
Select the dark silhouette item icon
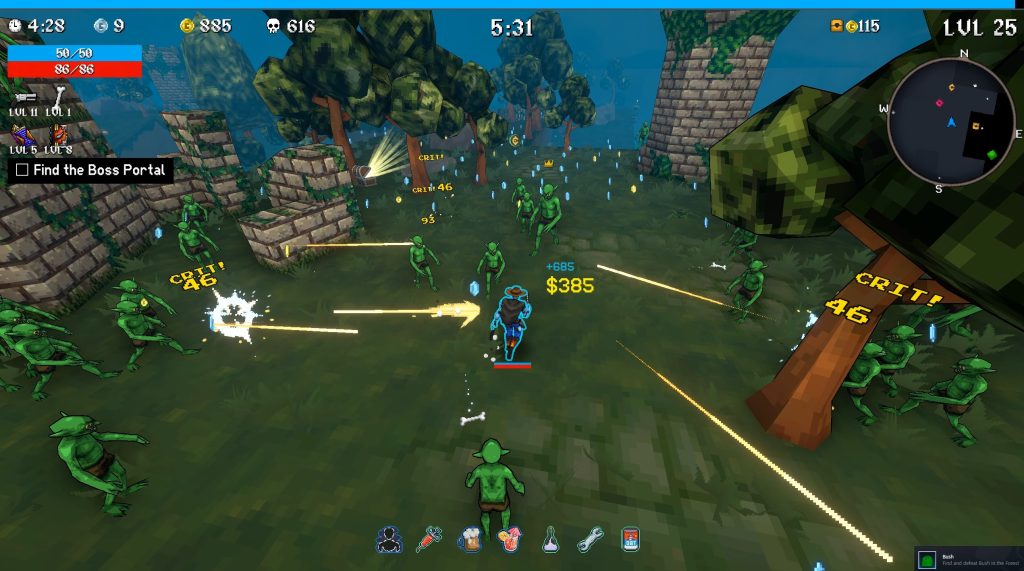[x=388, y=540]
